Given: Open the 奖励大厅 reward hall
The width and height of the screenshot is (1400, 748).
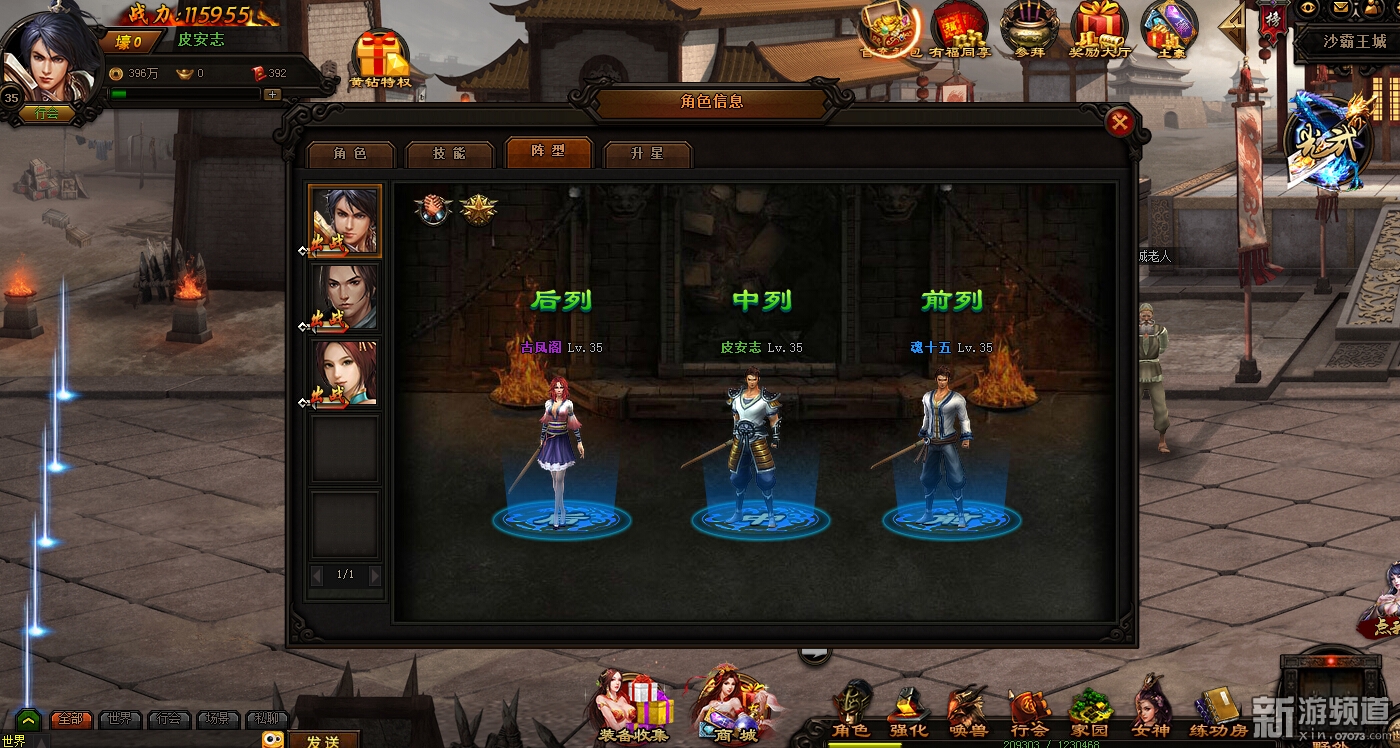Looking at the screenshot, I should point(1099,28).
